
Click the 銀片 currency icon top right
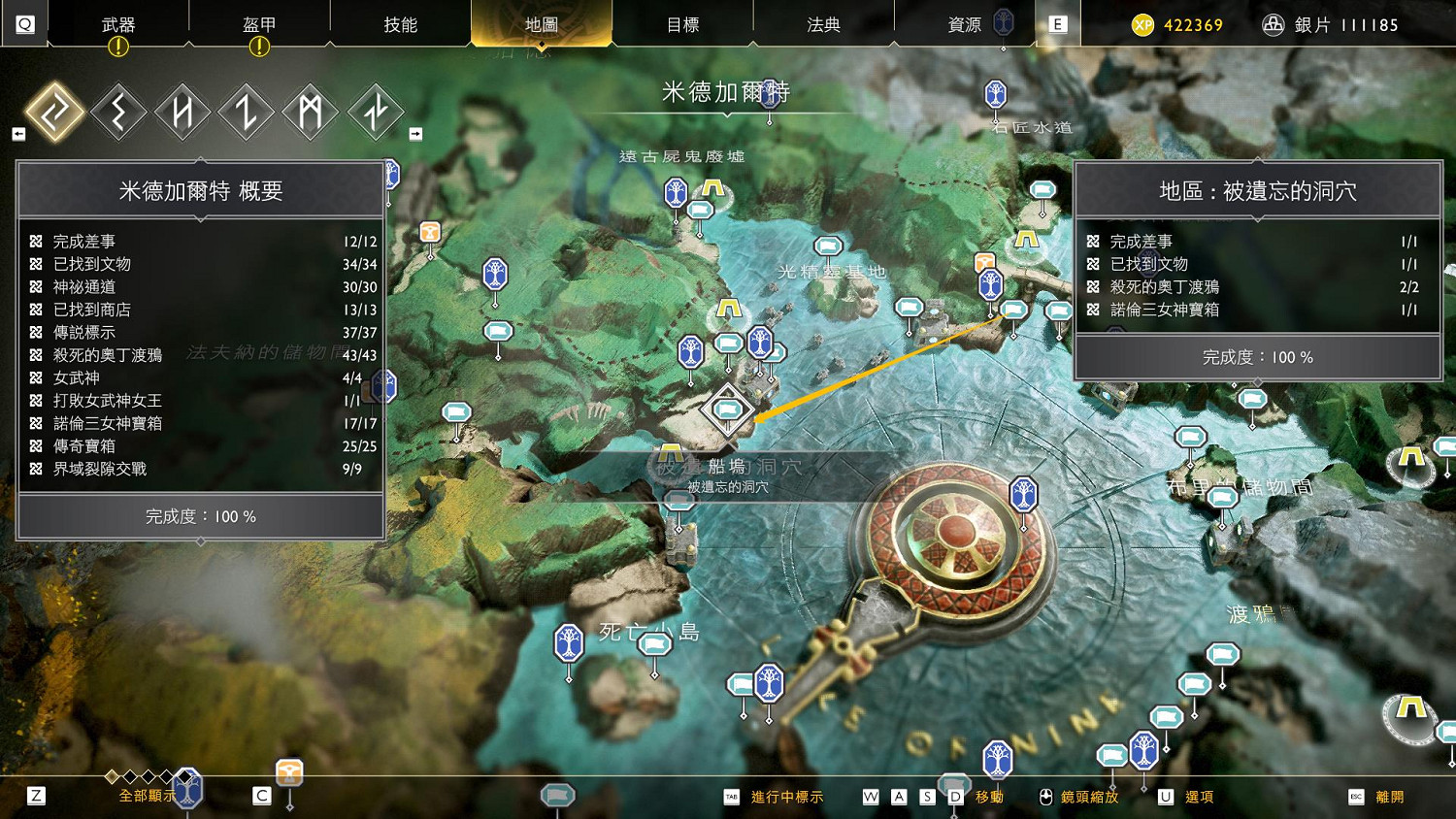point(1273,24)
